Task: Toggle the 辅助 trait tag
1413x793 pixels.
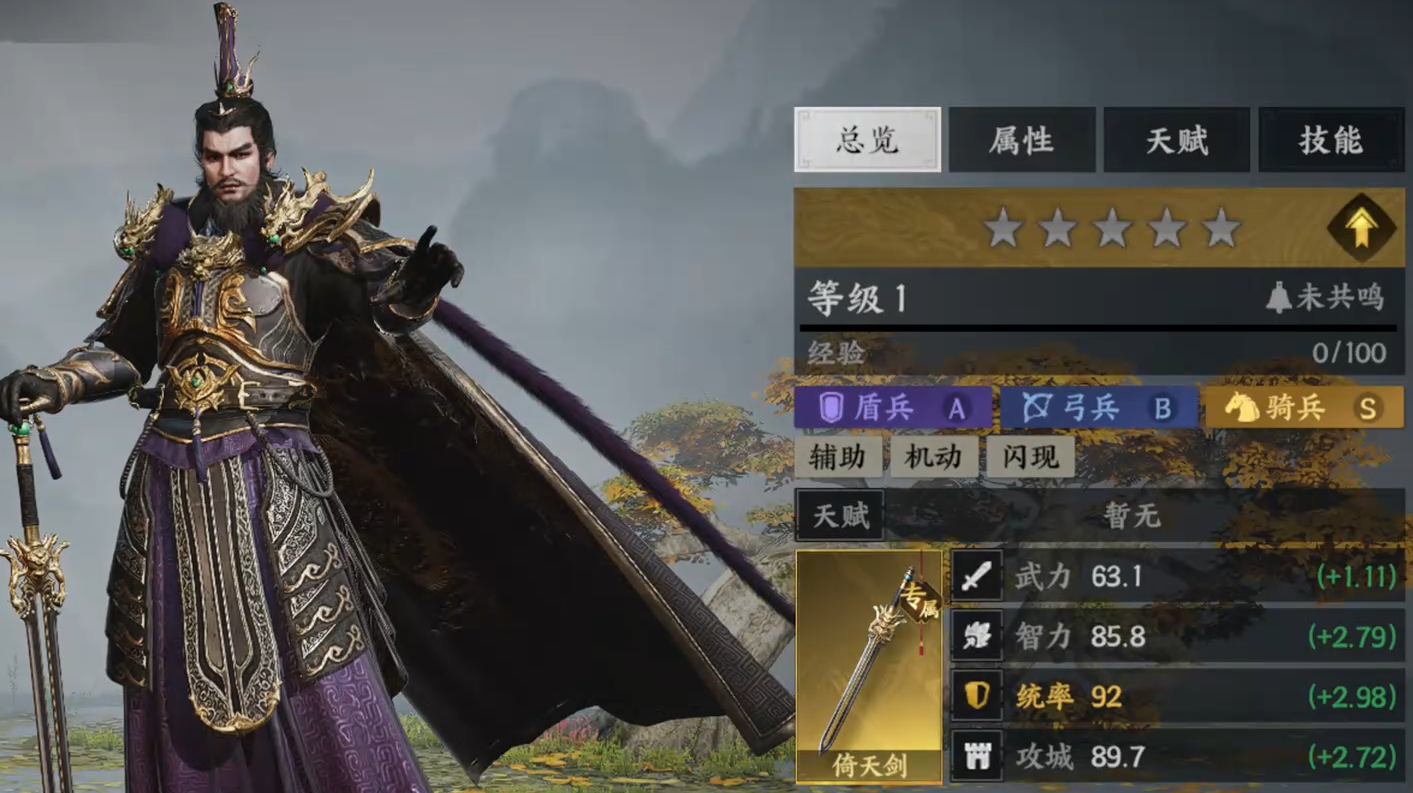Action: pyautogui.click(x=838, y=457)
